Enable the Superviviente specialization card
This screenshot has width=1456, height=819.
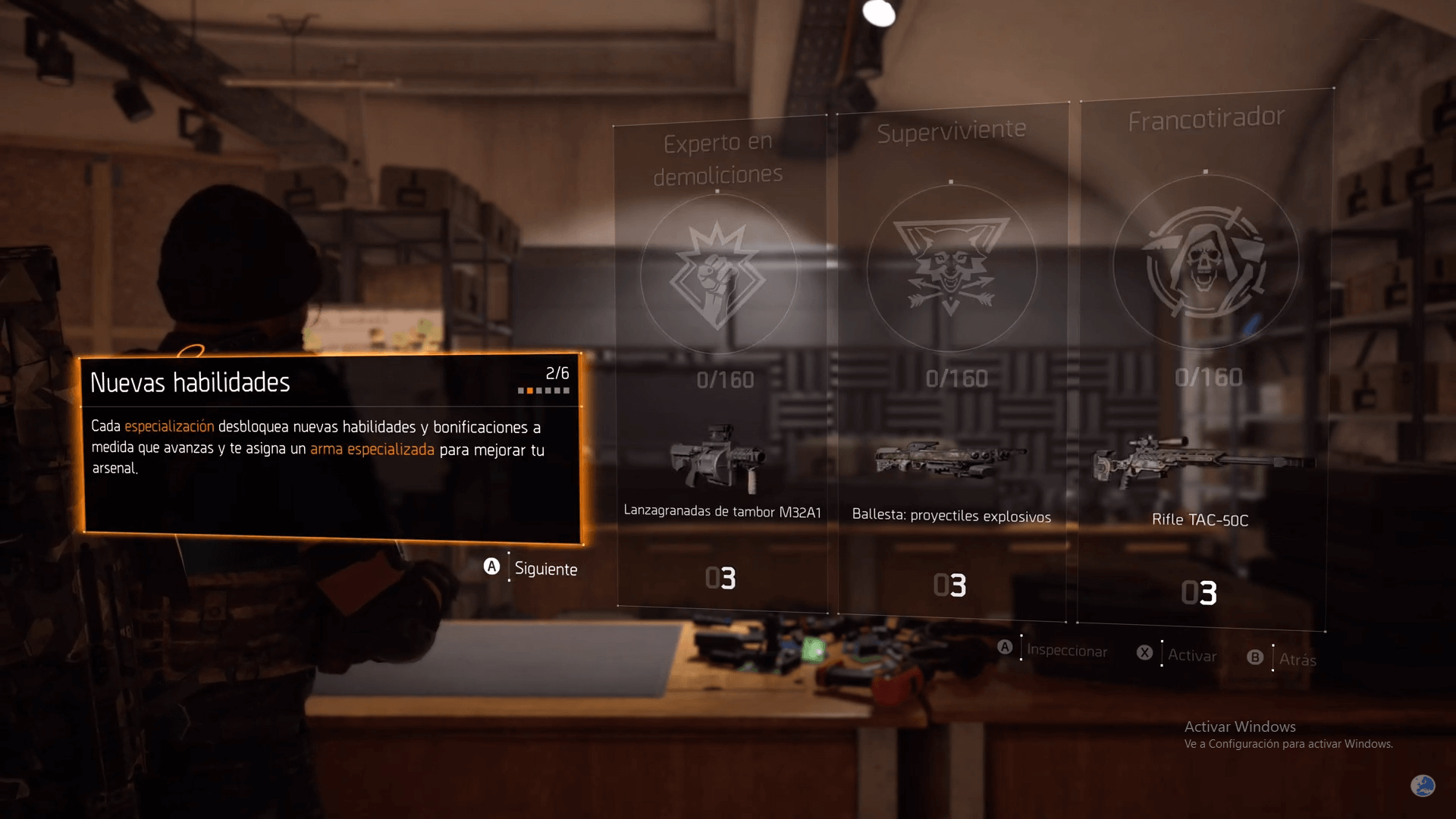[x=950, y=364]
